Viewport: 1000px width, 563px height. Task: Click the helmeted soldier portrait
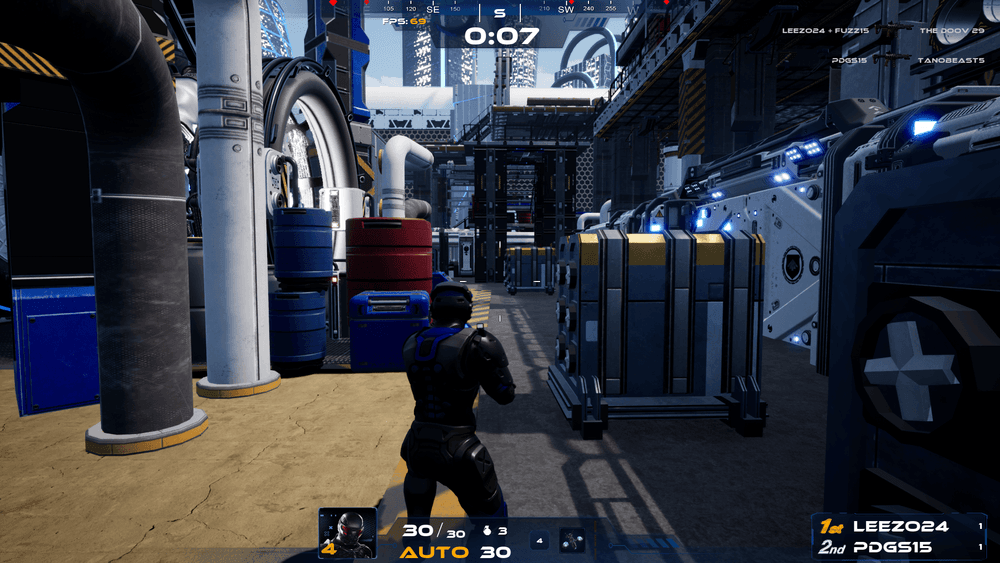pos(348,532)
